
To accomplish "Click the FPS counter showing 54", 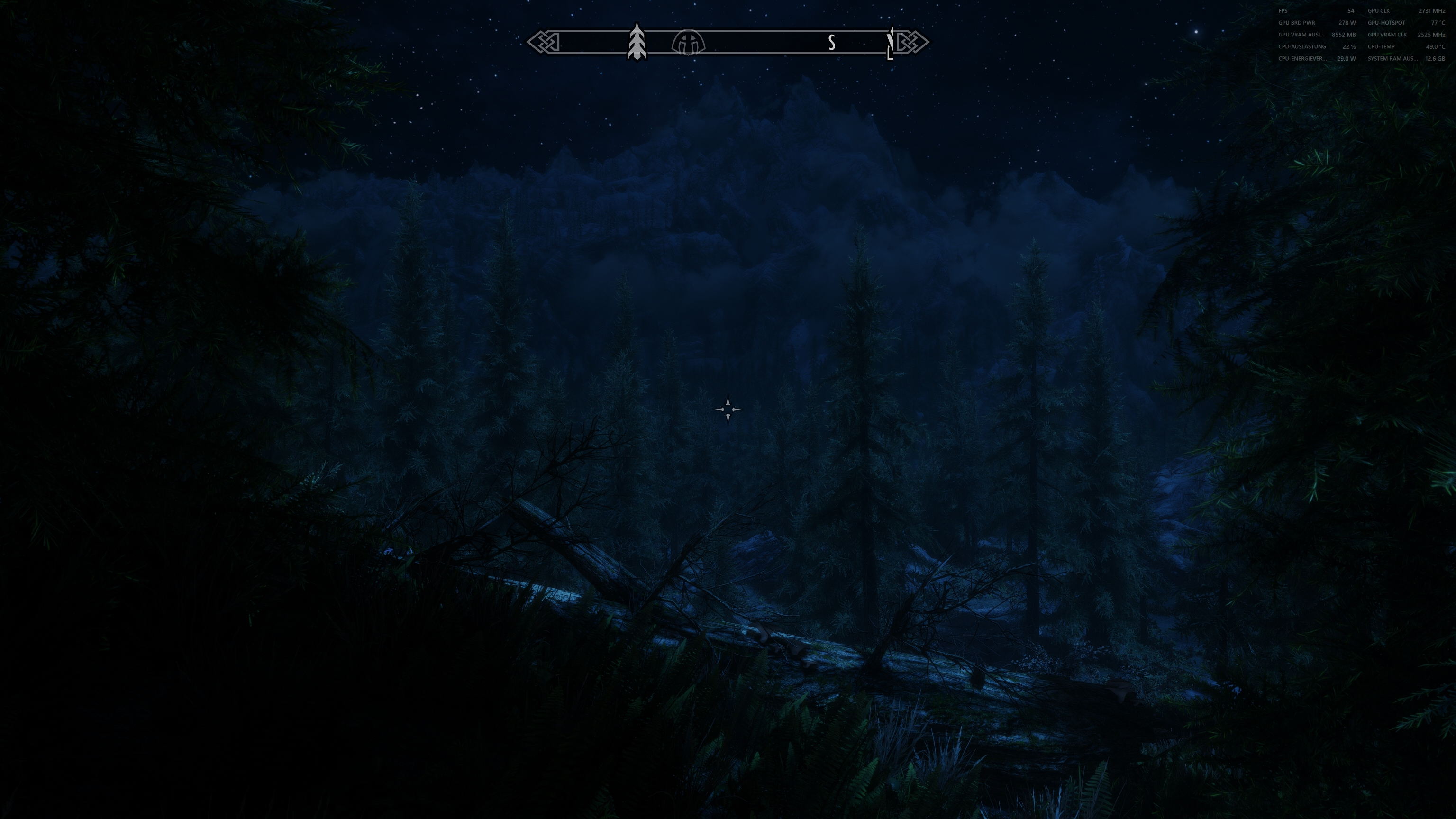I will (1350, 11).
